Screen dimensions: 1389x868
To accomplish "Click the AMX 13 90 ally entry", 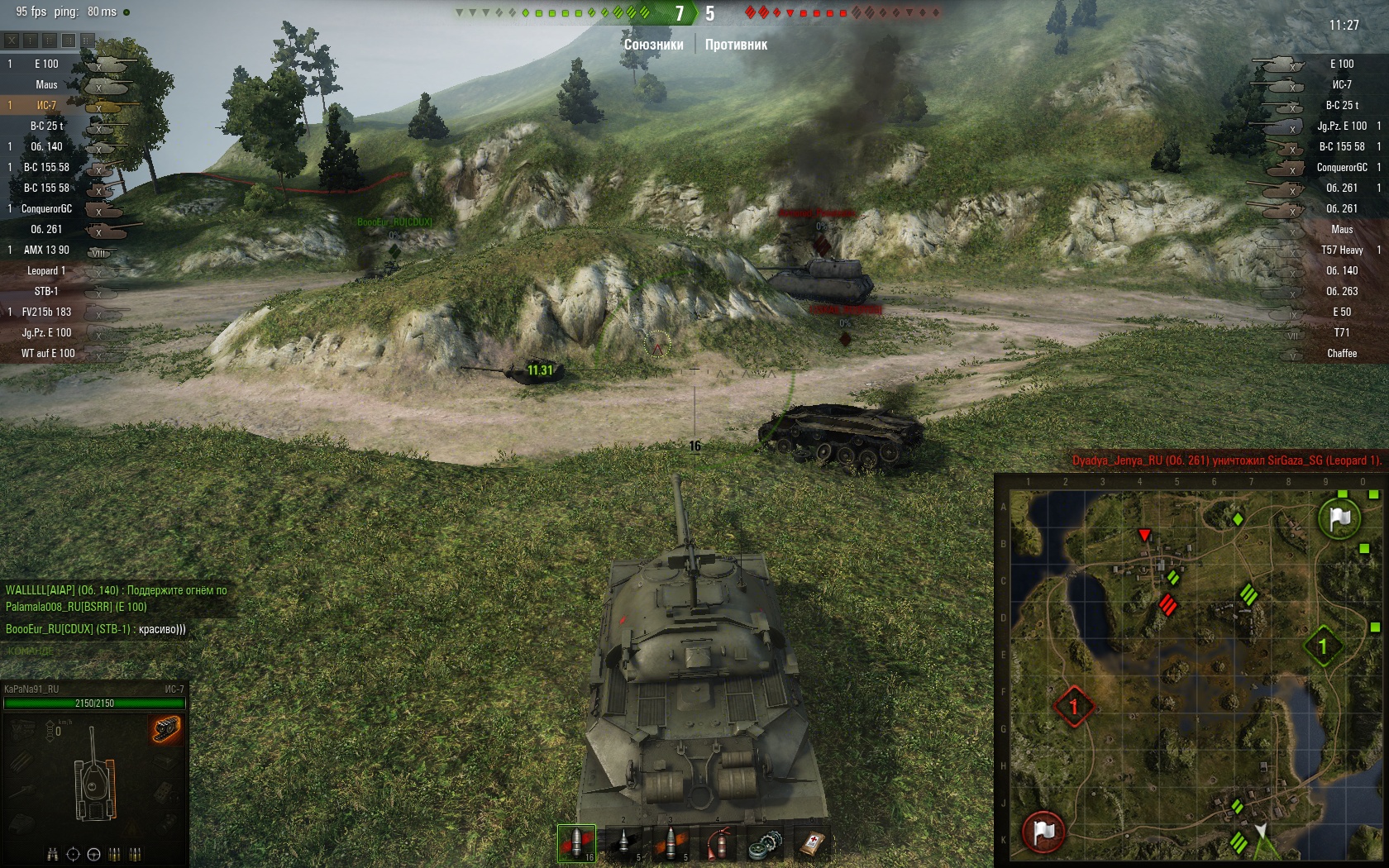I will [x=46, y=250].
